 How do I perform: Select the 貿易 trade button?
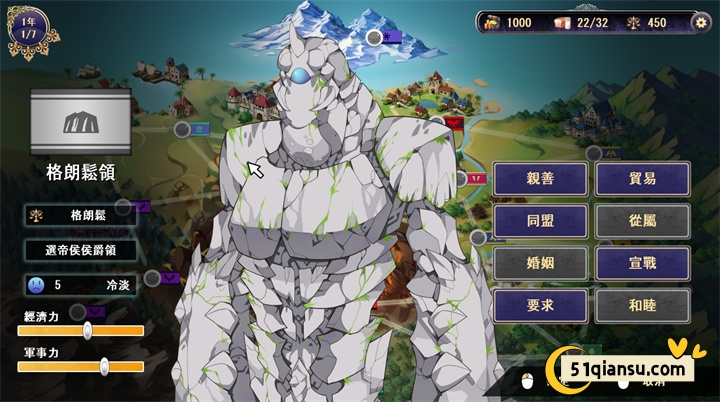(641, 179)
